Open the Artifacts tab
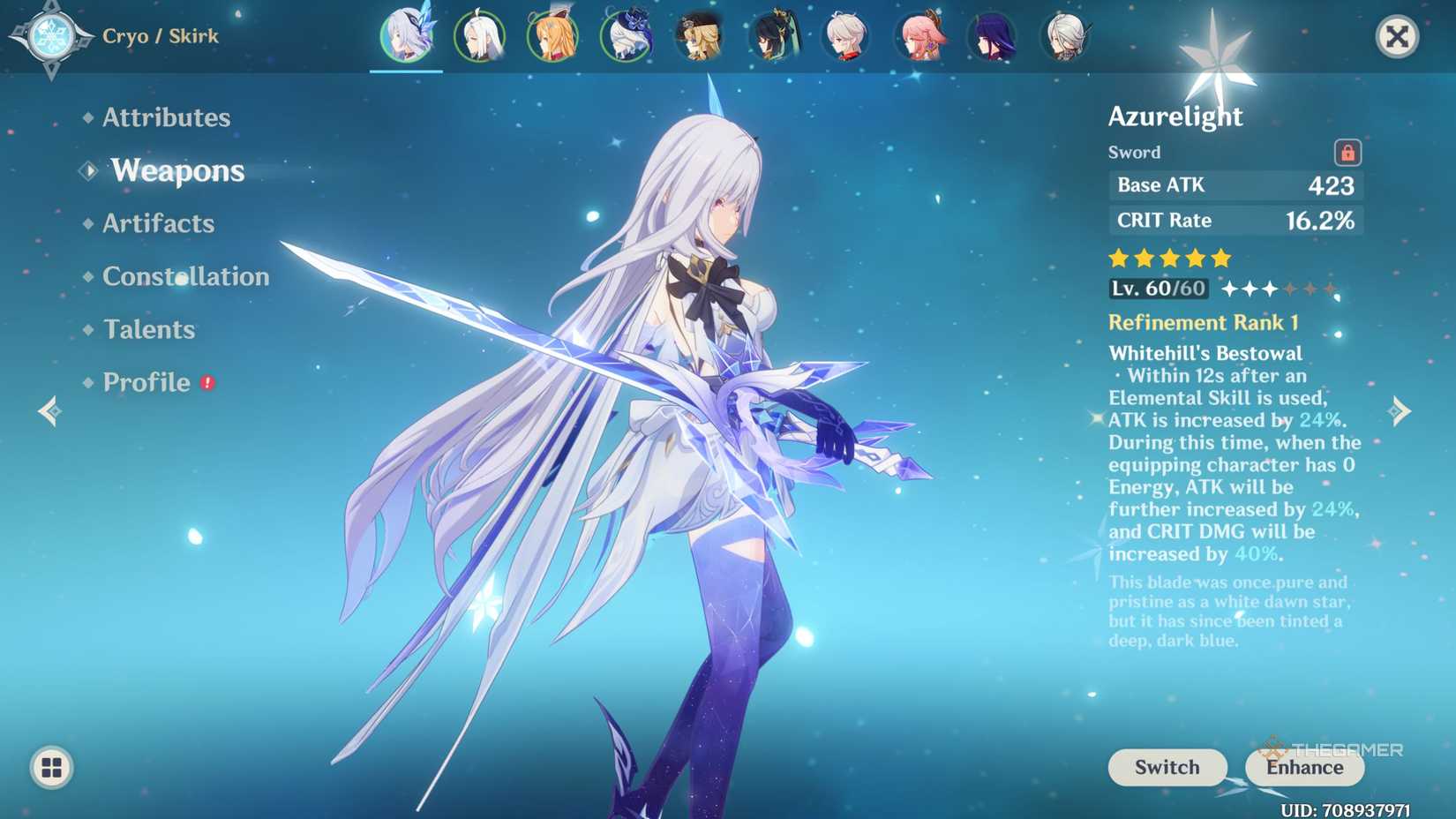 coord(157,223)
